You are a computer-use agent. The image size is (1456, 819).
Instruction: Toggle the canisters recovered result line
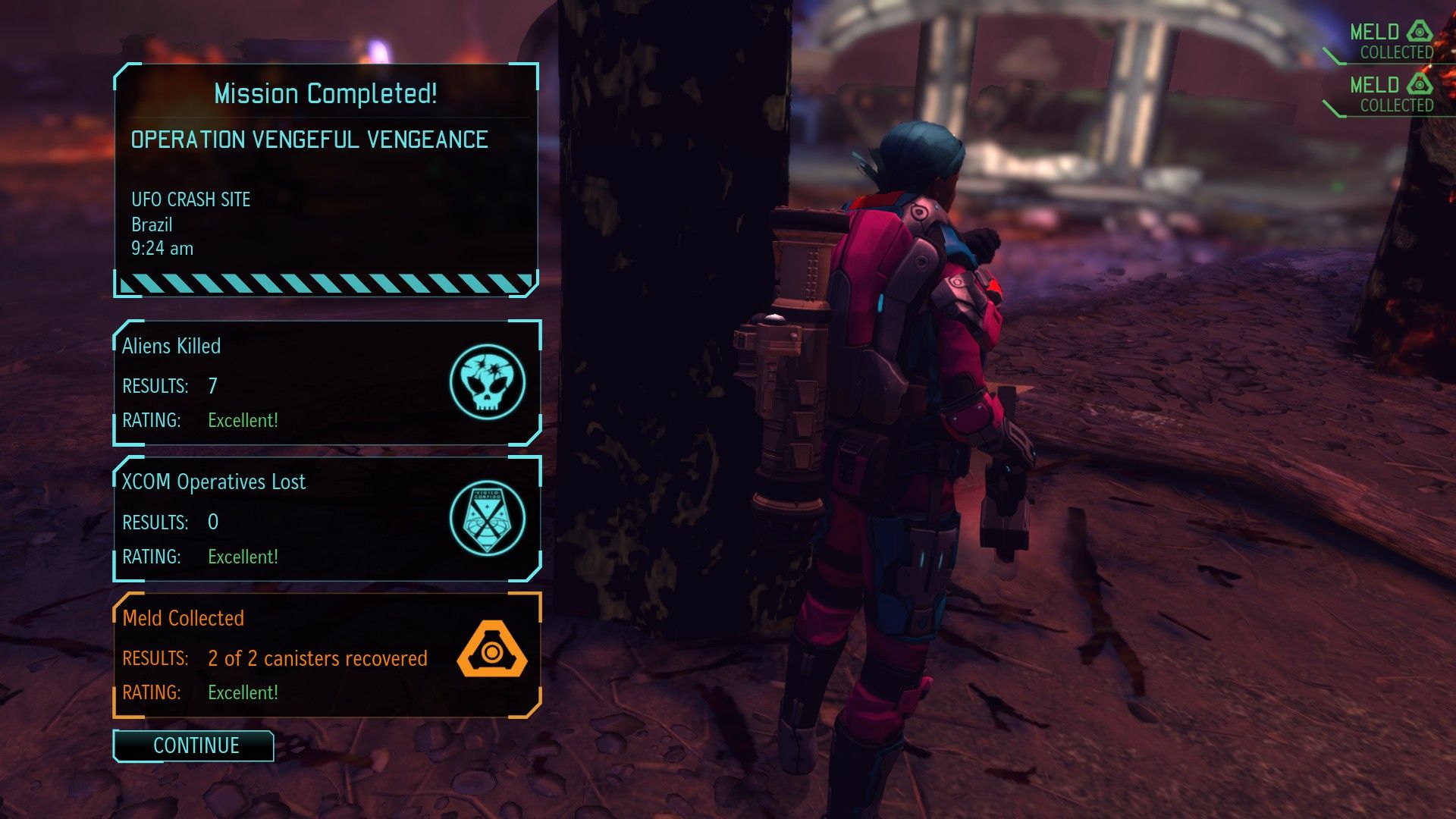(x=316, y=658)
